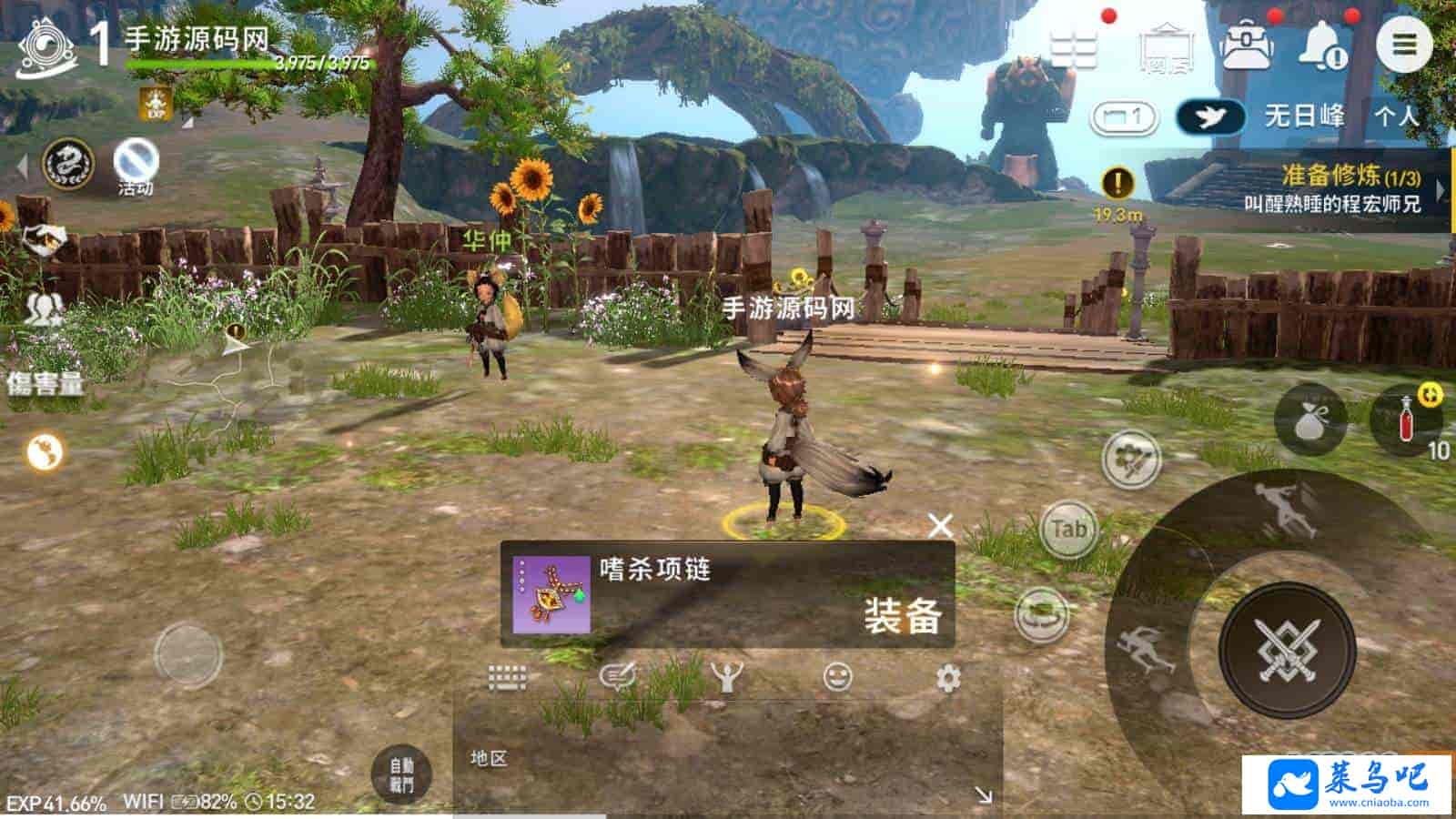Open the notification bell alerts
1456x819 pixels.
tap(1321, 45)
